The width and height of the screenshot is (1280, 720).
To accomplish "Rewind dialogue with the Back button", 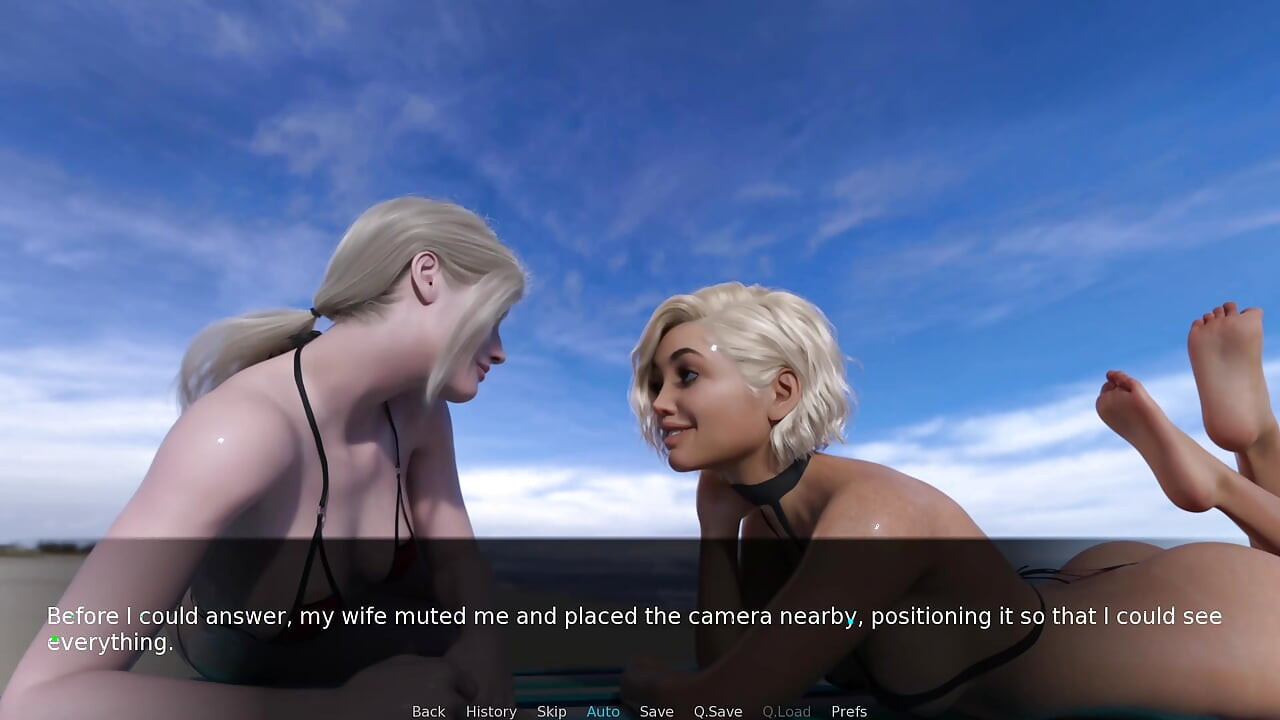I will click(428, 711).
